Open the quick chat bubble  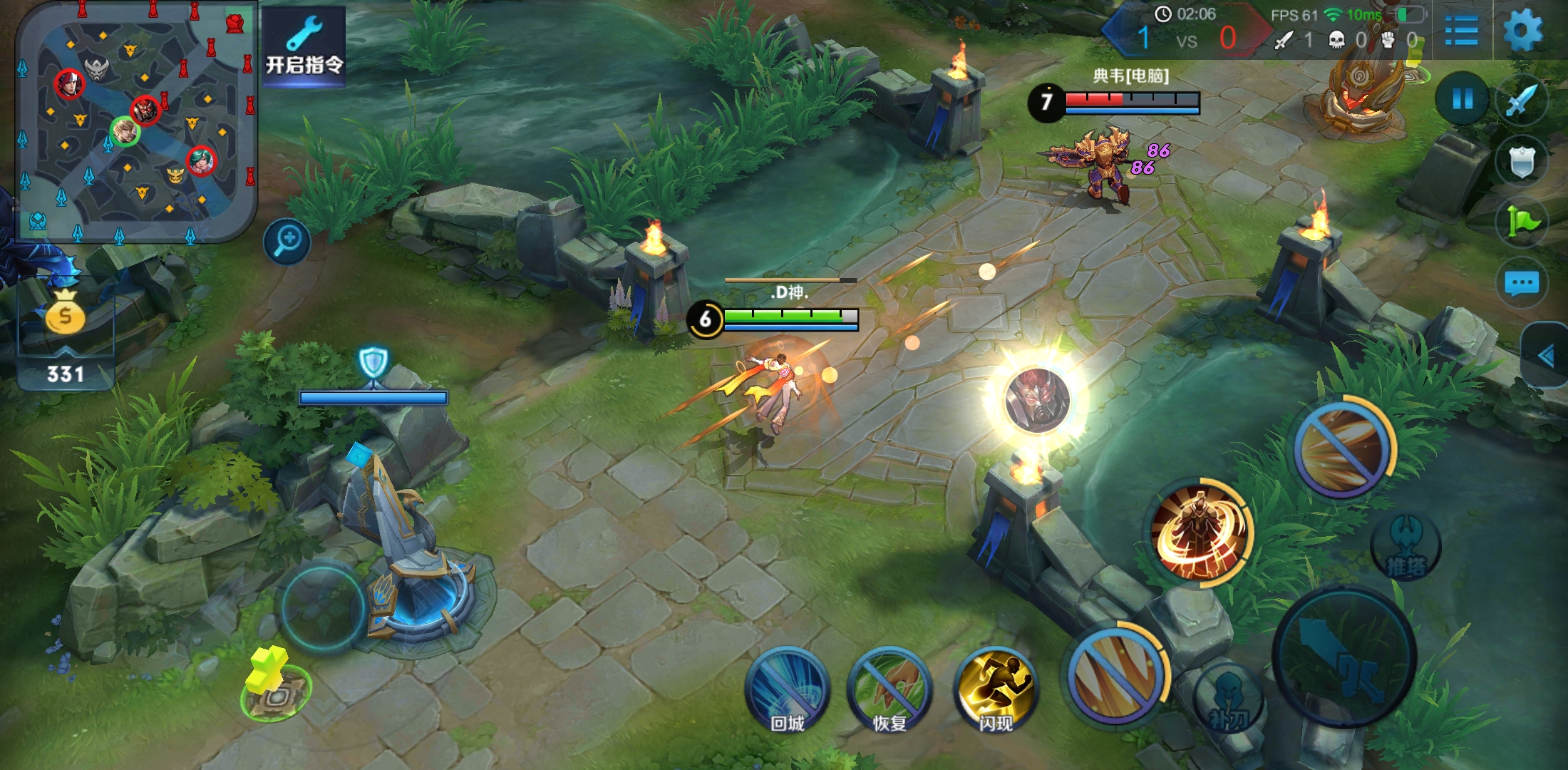1522,284
